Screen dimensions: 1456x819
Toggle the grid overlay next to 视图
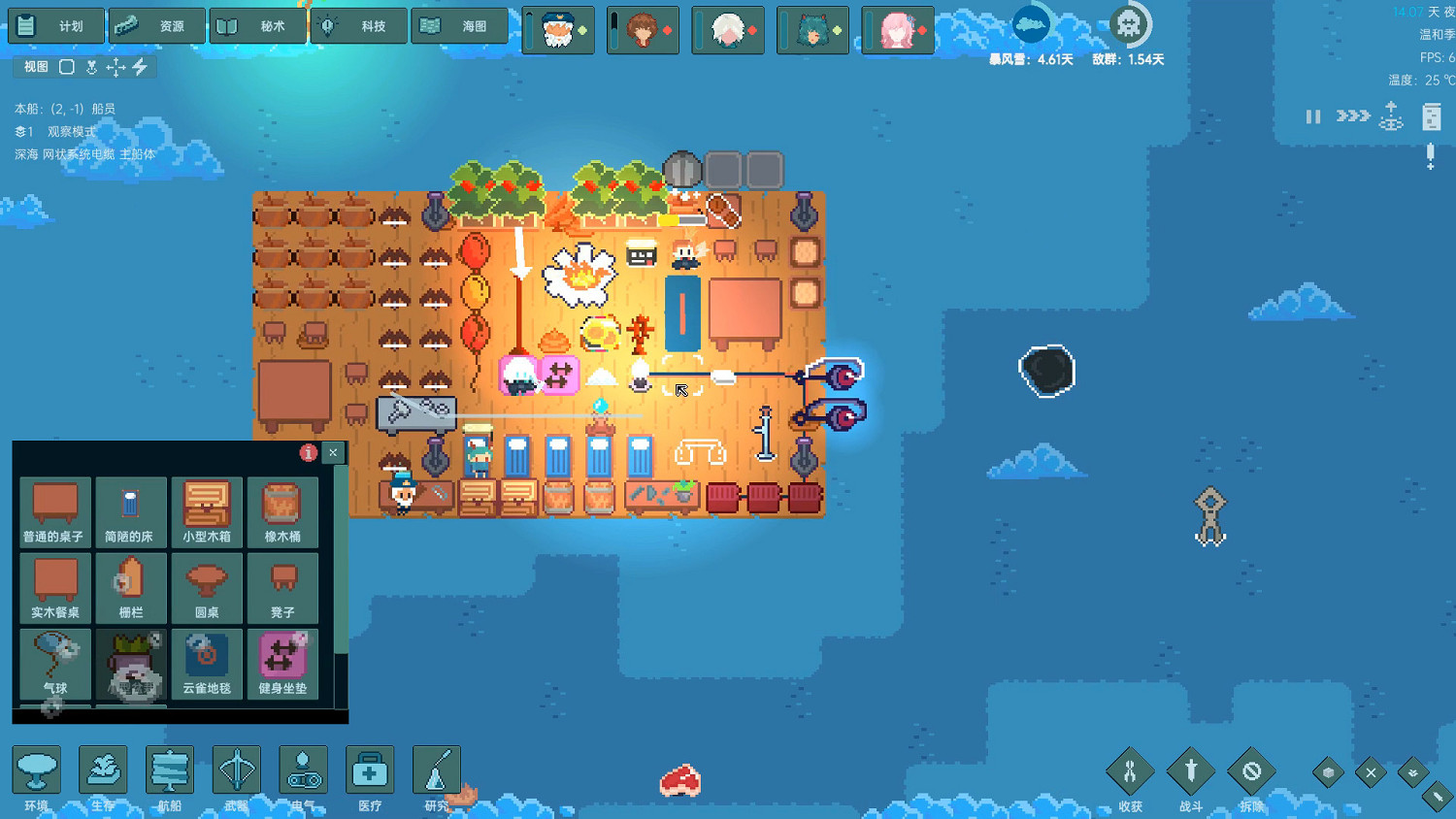tap(65, 67)
